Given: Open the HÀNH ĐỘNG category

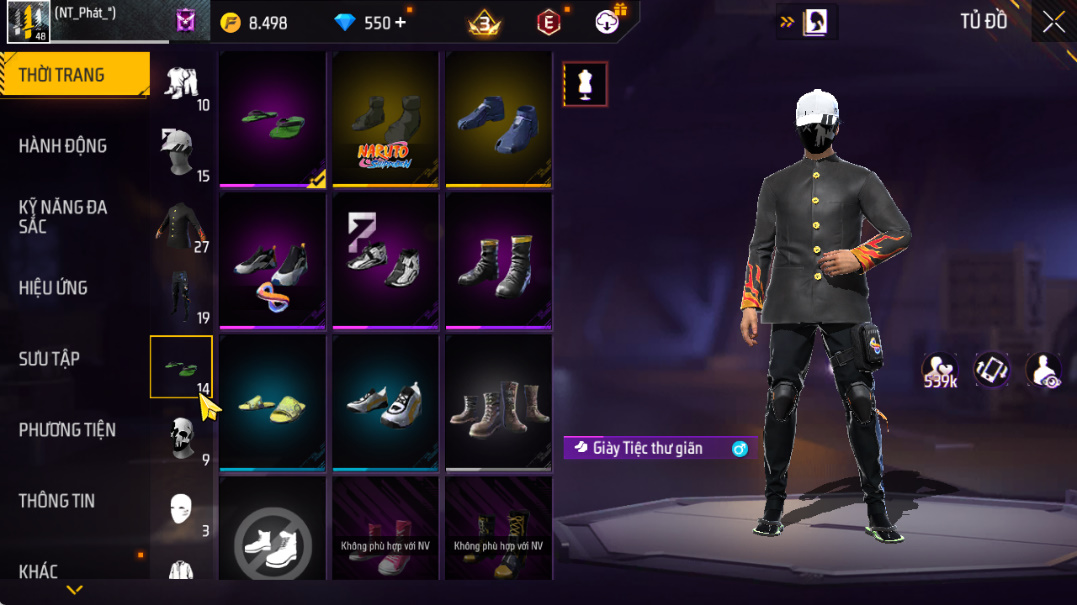Looking at the screenshot, I should [63, 146].
